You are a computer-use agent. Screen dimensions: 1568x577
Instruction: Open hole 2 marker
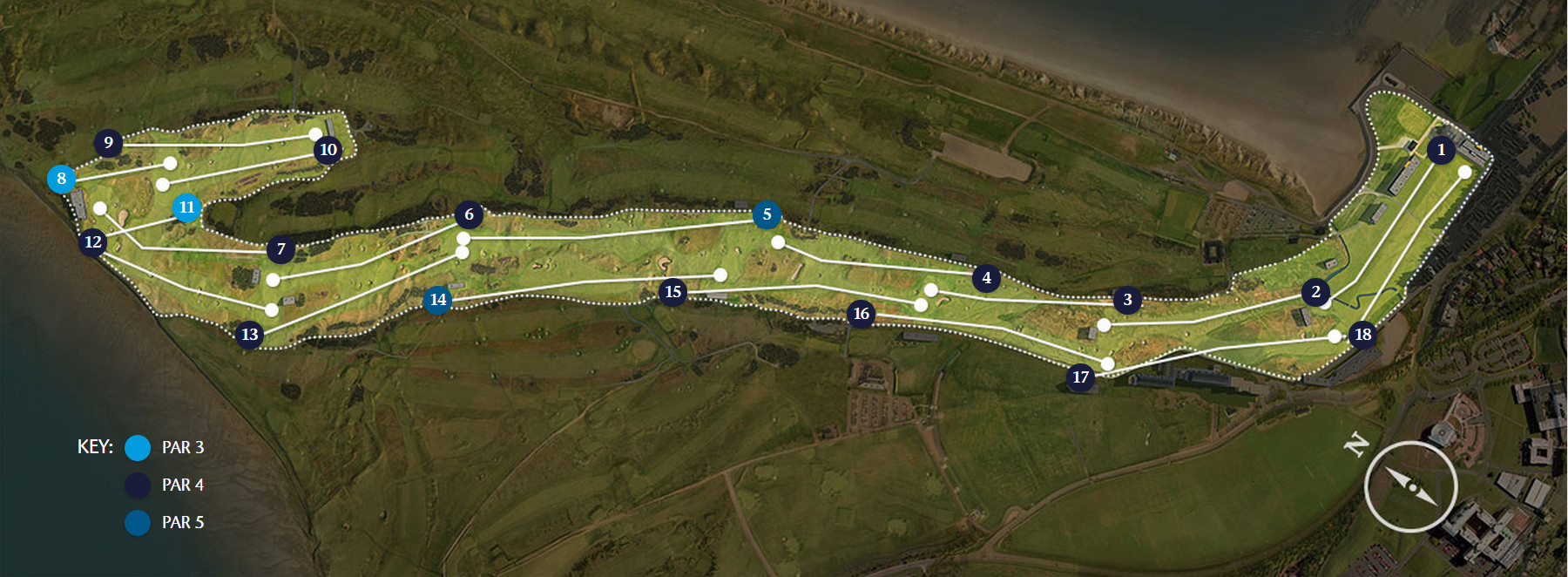[1315, 292]
